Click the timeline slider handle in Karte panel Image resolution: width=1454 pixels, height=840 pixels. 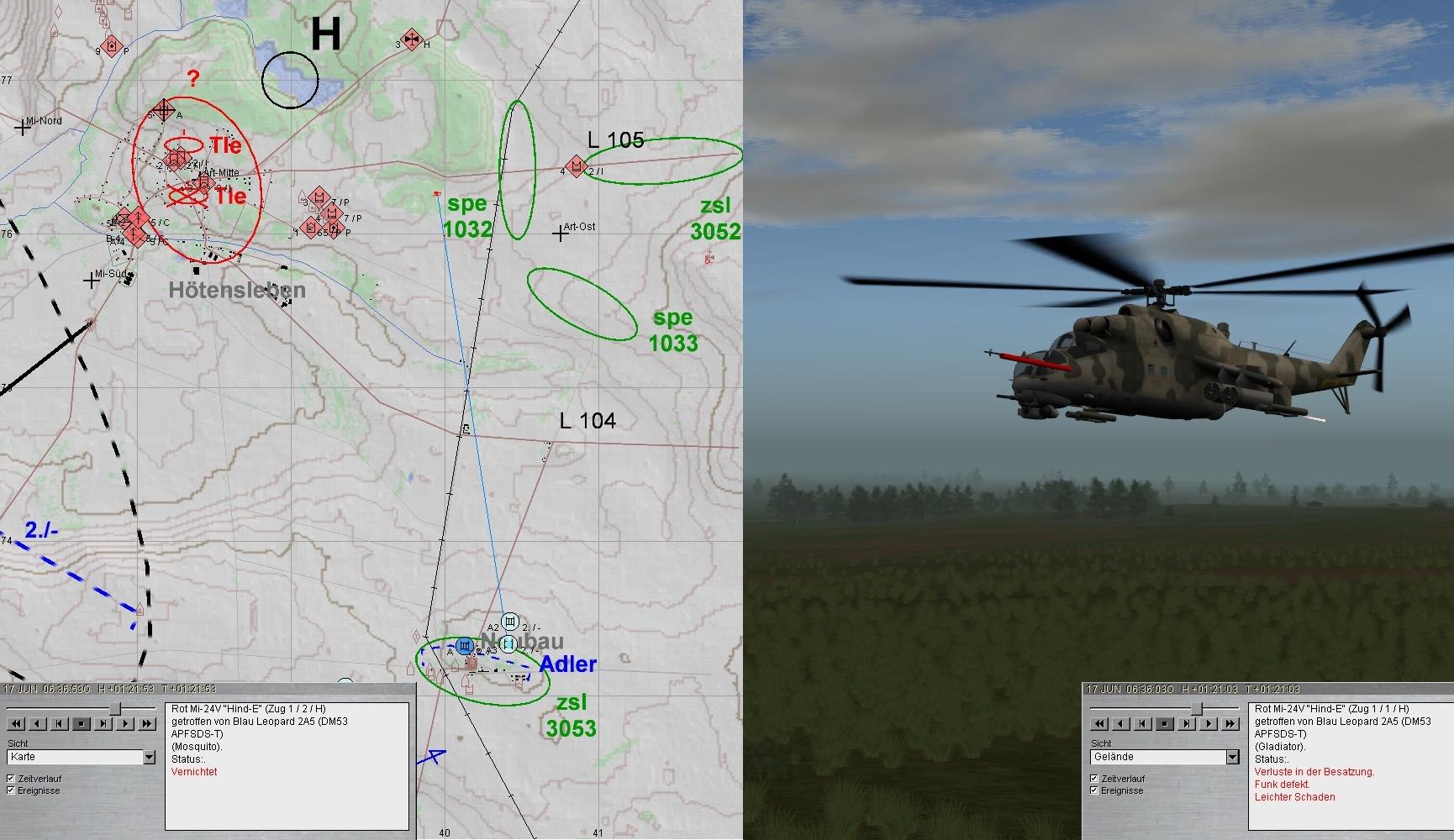pyautogui.click(x=114, y=709)
